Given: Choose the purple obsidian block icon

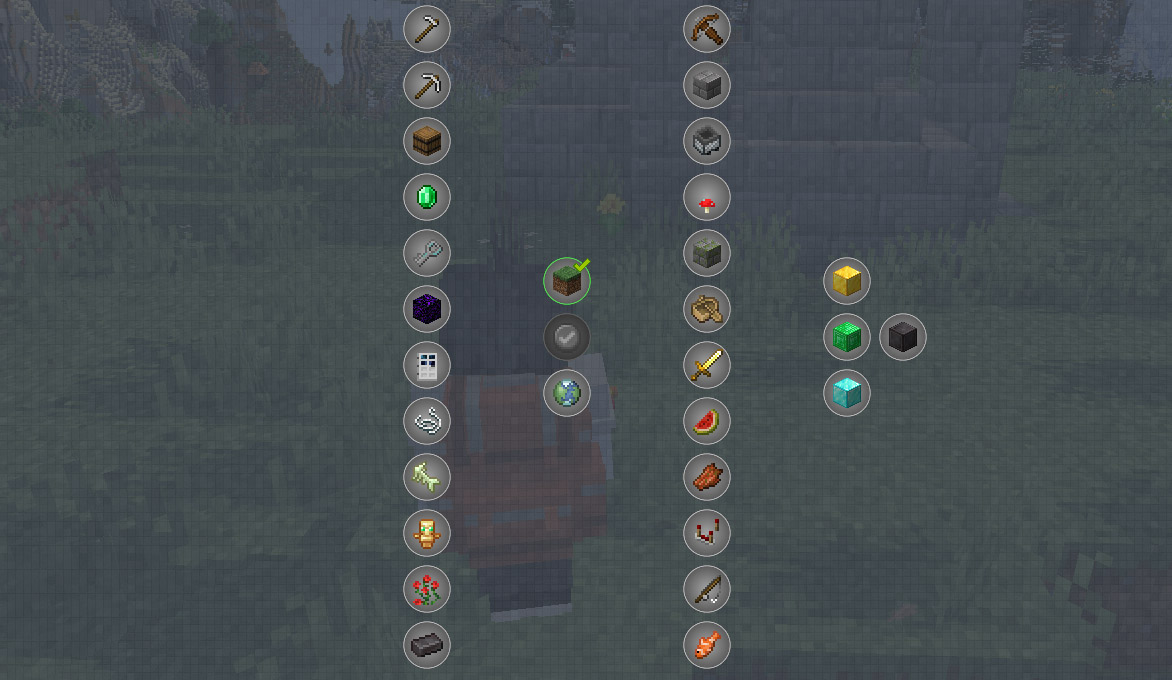Looking at the screenshot, I should point(427,309).
